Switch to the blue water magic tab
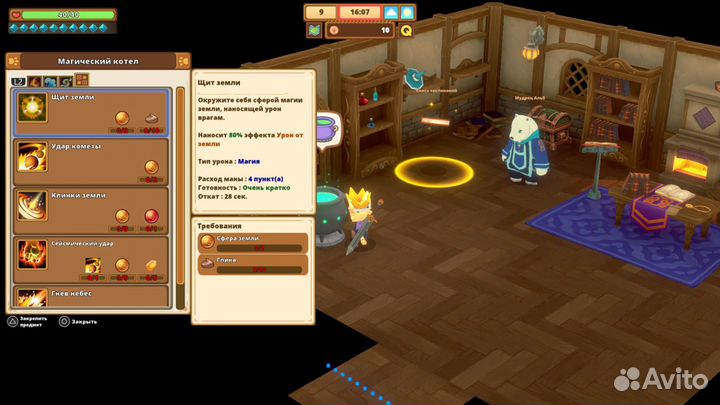 click(x=50, y=80)
